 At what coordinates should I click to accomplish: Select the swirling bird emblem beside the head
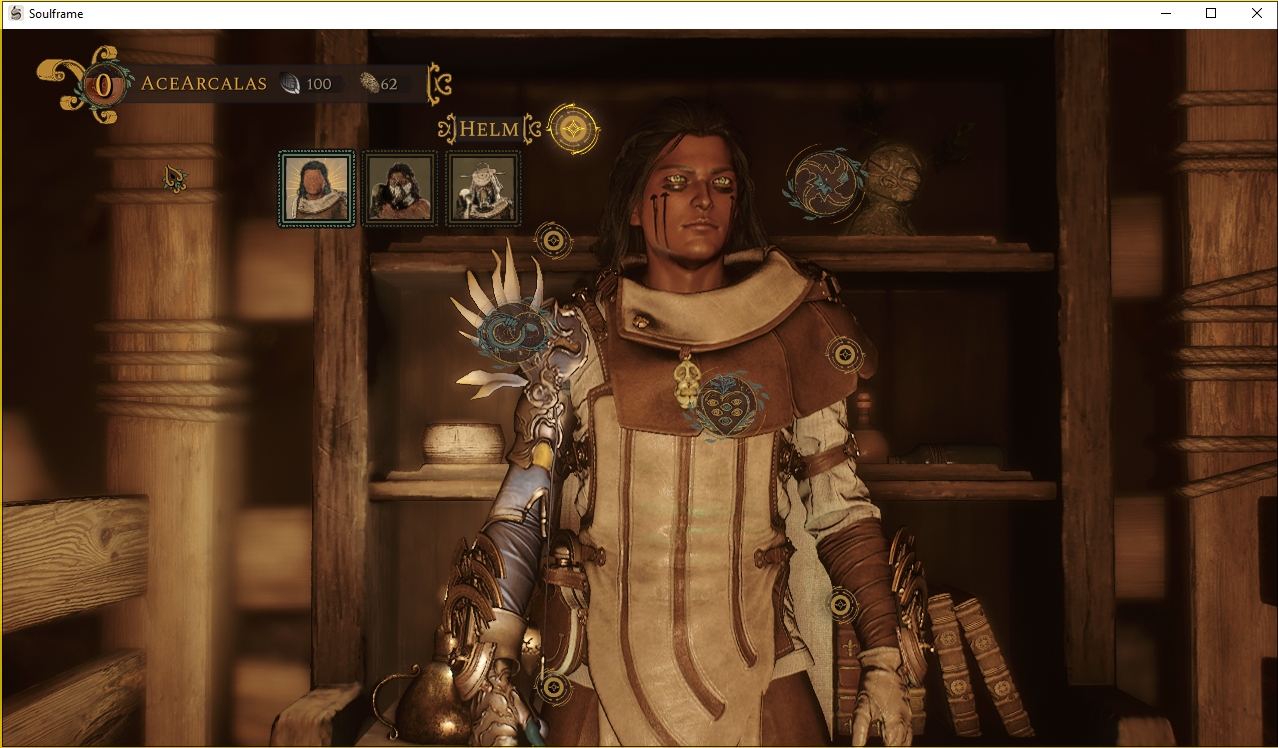(825, 183)
